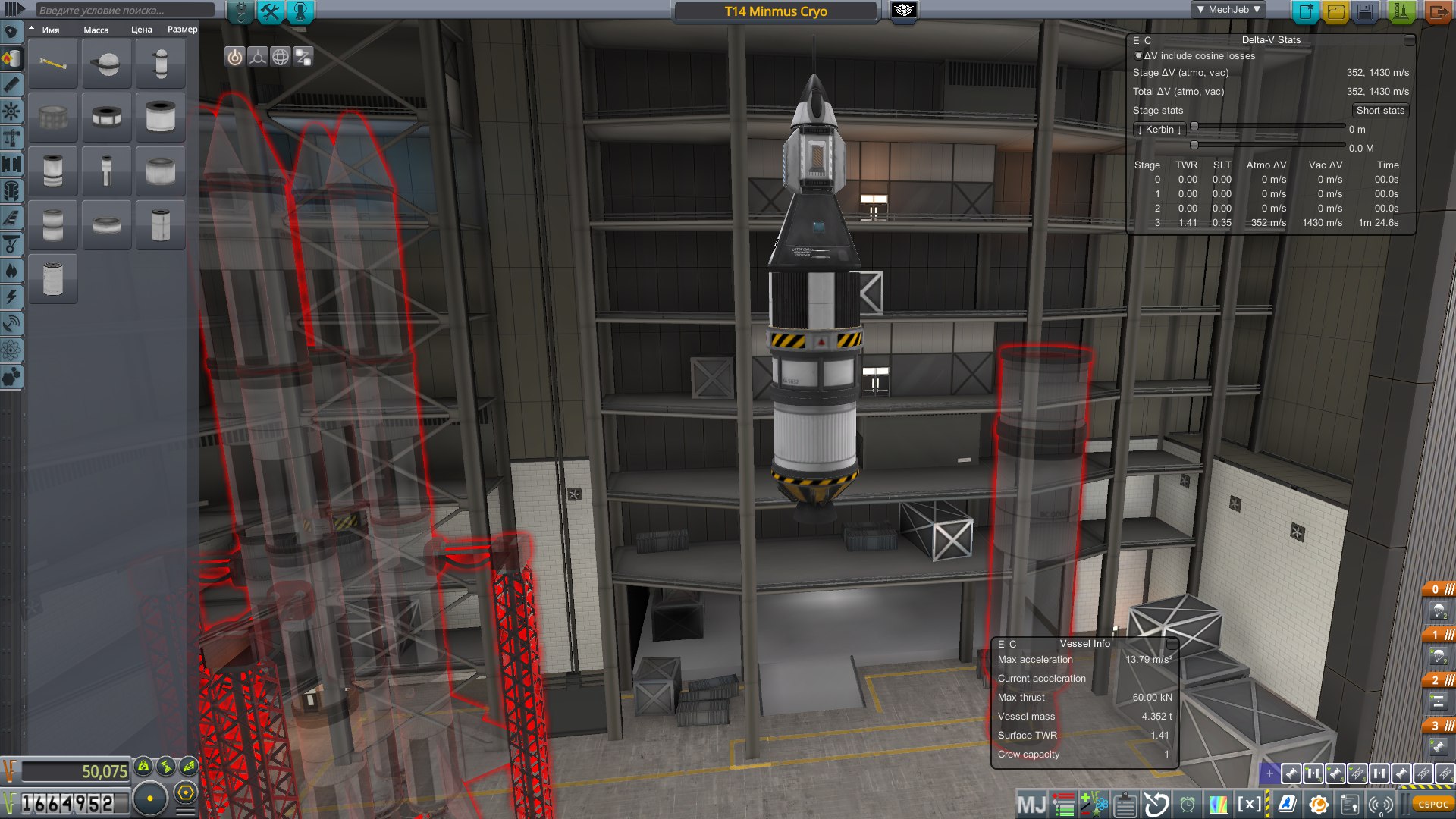Click the alarm clock icon in bottom toolbar
Screen dimensions: 1456x819
click(1188, 802)
